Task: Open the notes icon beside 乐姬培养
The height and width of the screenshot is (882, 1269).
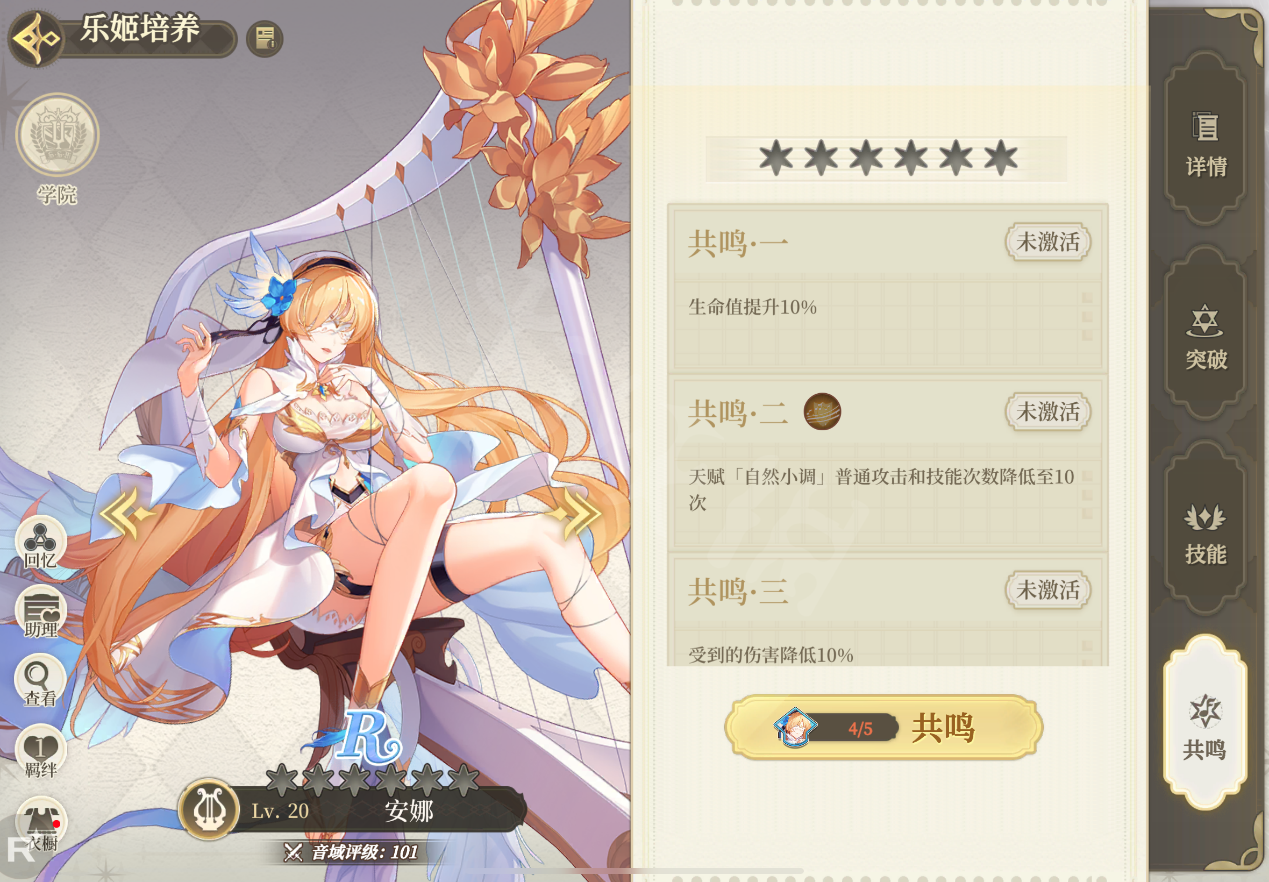Action: tap(265, 39)
